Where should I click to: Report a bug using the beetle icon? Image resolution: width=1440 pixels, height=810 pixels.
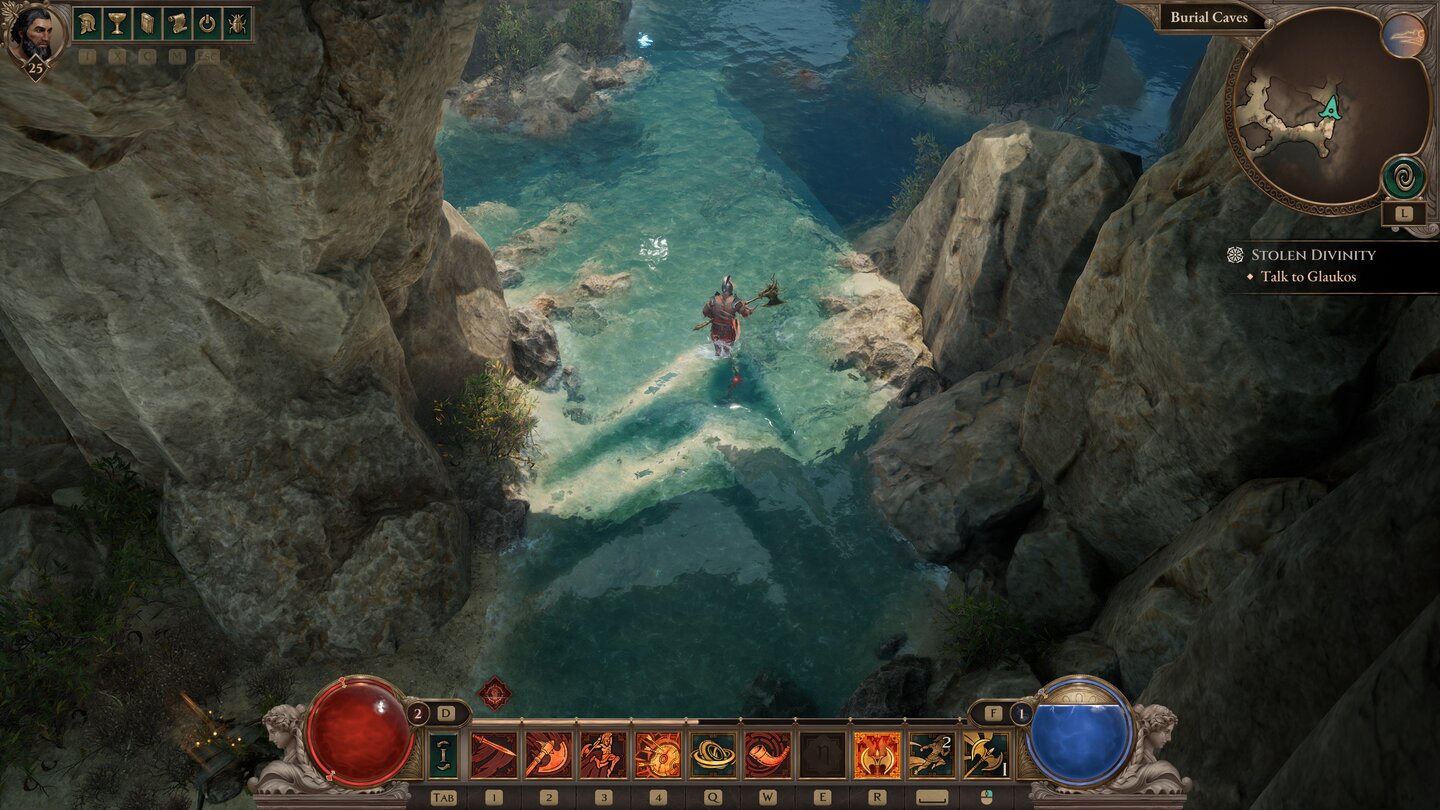(237, 24)
